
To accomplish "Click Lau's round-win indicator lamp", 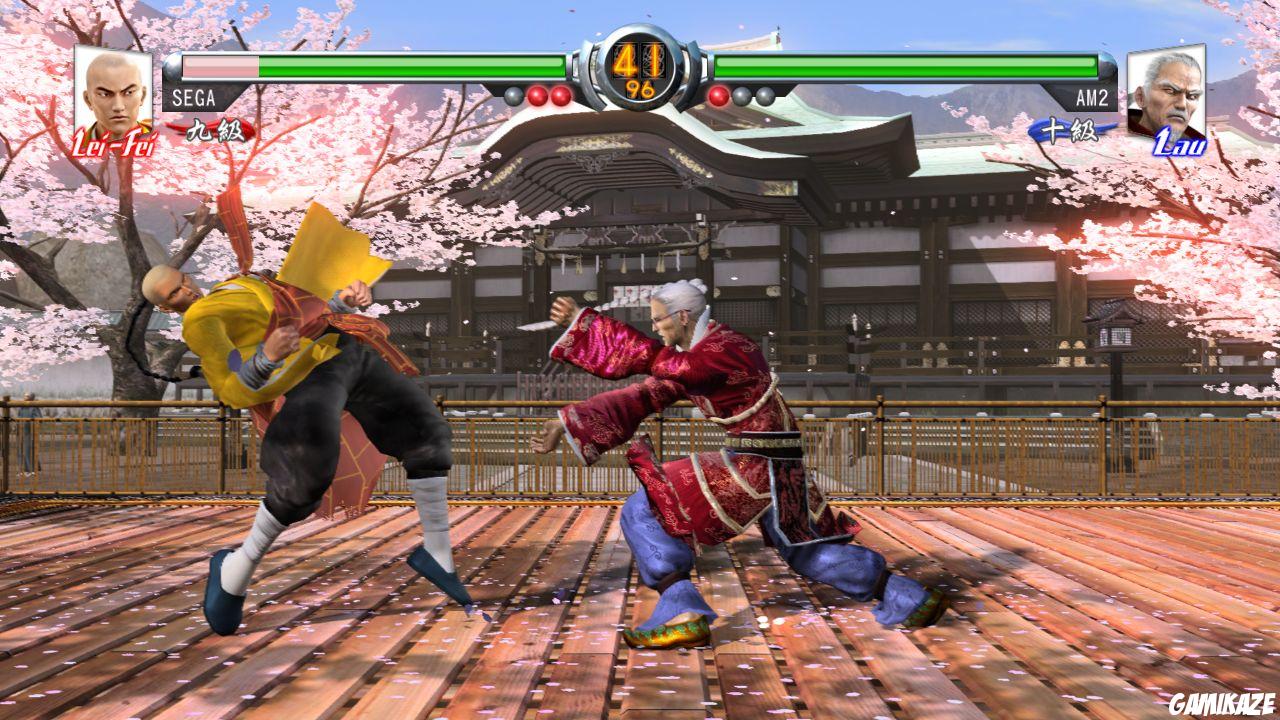I will [716, 95].
